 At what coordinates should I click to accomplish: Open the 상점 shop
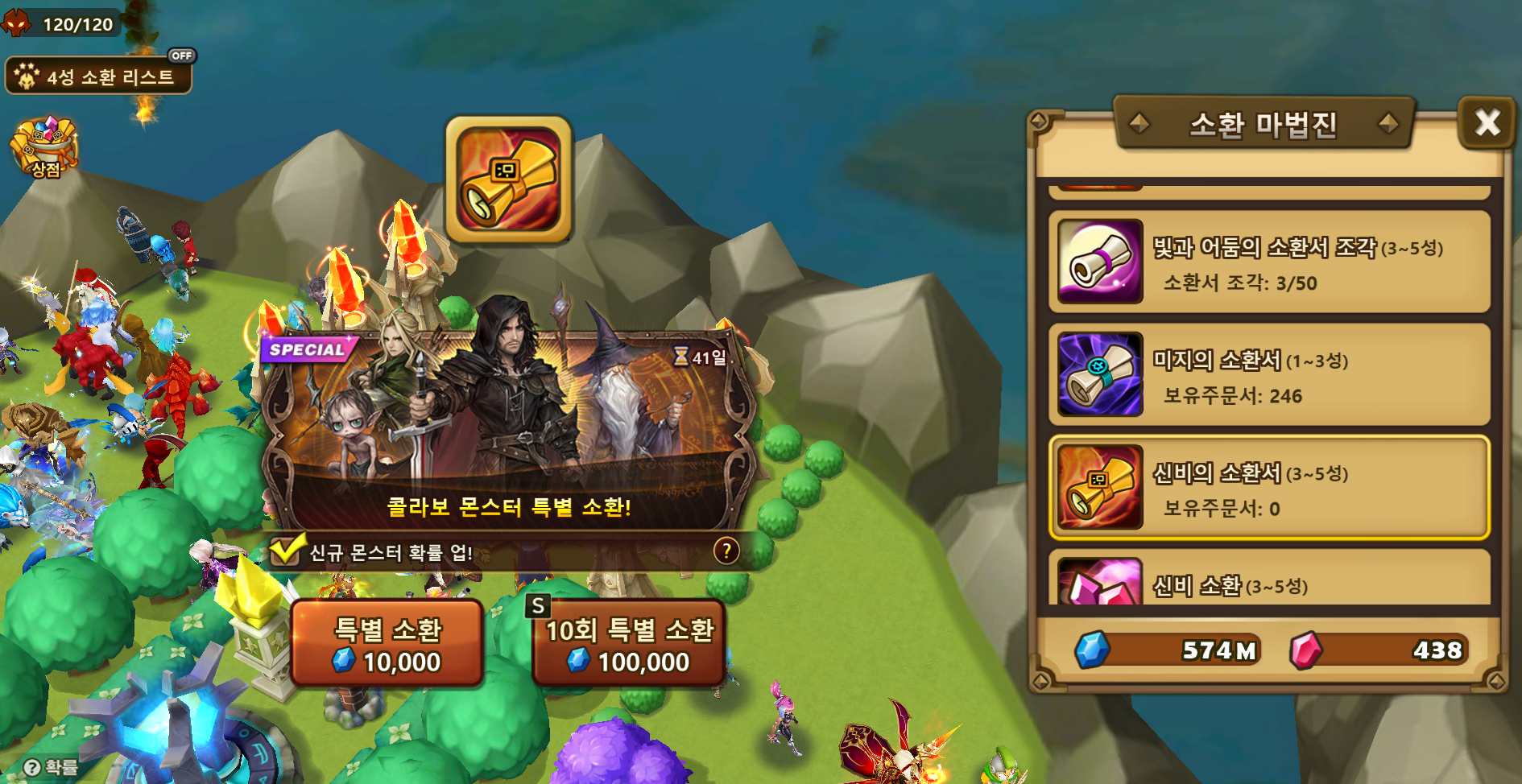(x=44, y=146)
